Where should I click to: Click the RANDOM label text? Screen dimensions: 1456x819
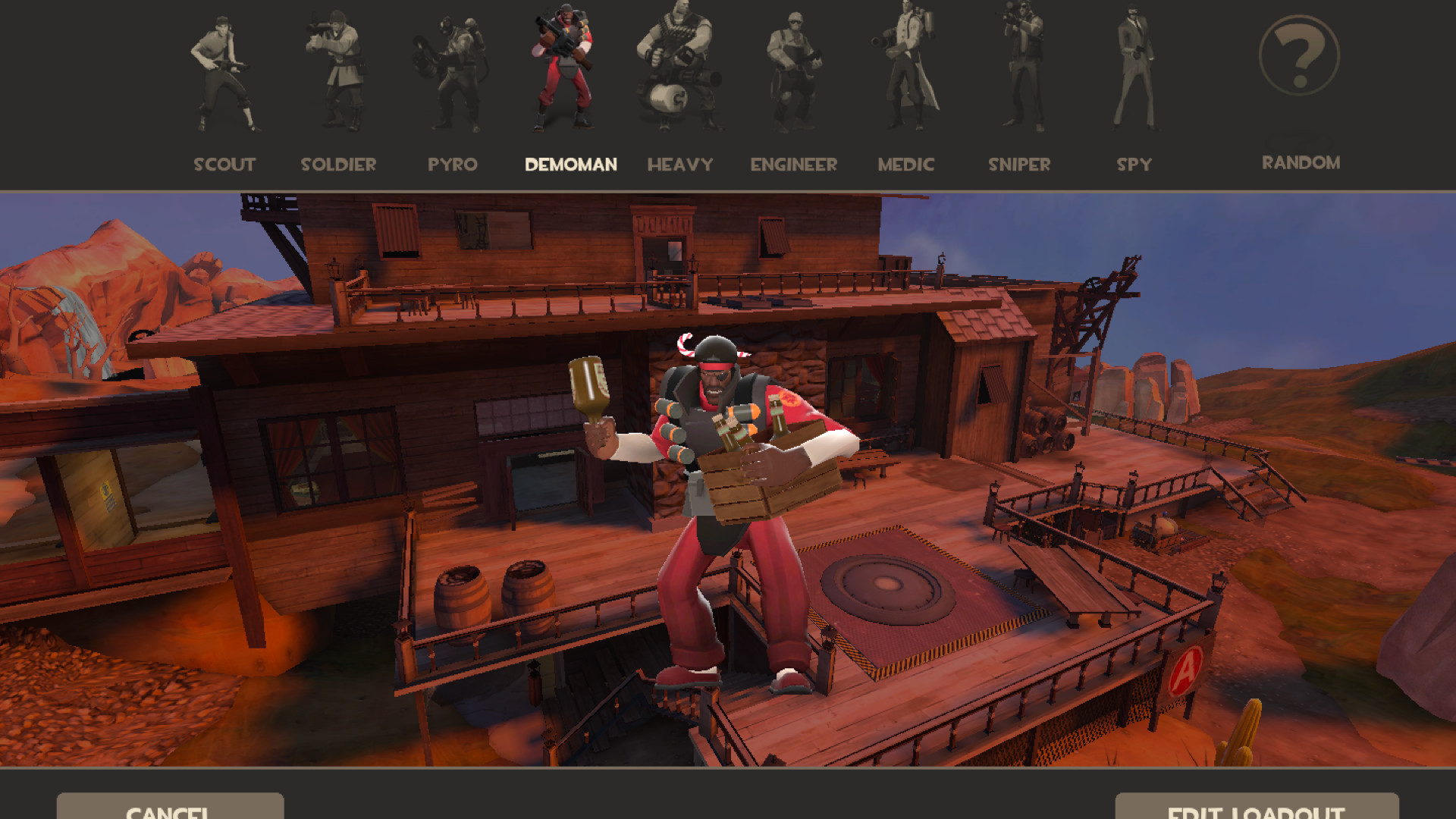point(1301,162)
